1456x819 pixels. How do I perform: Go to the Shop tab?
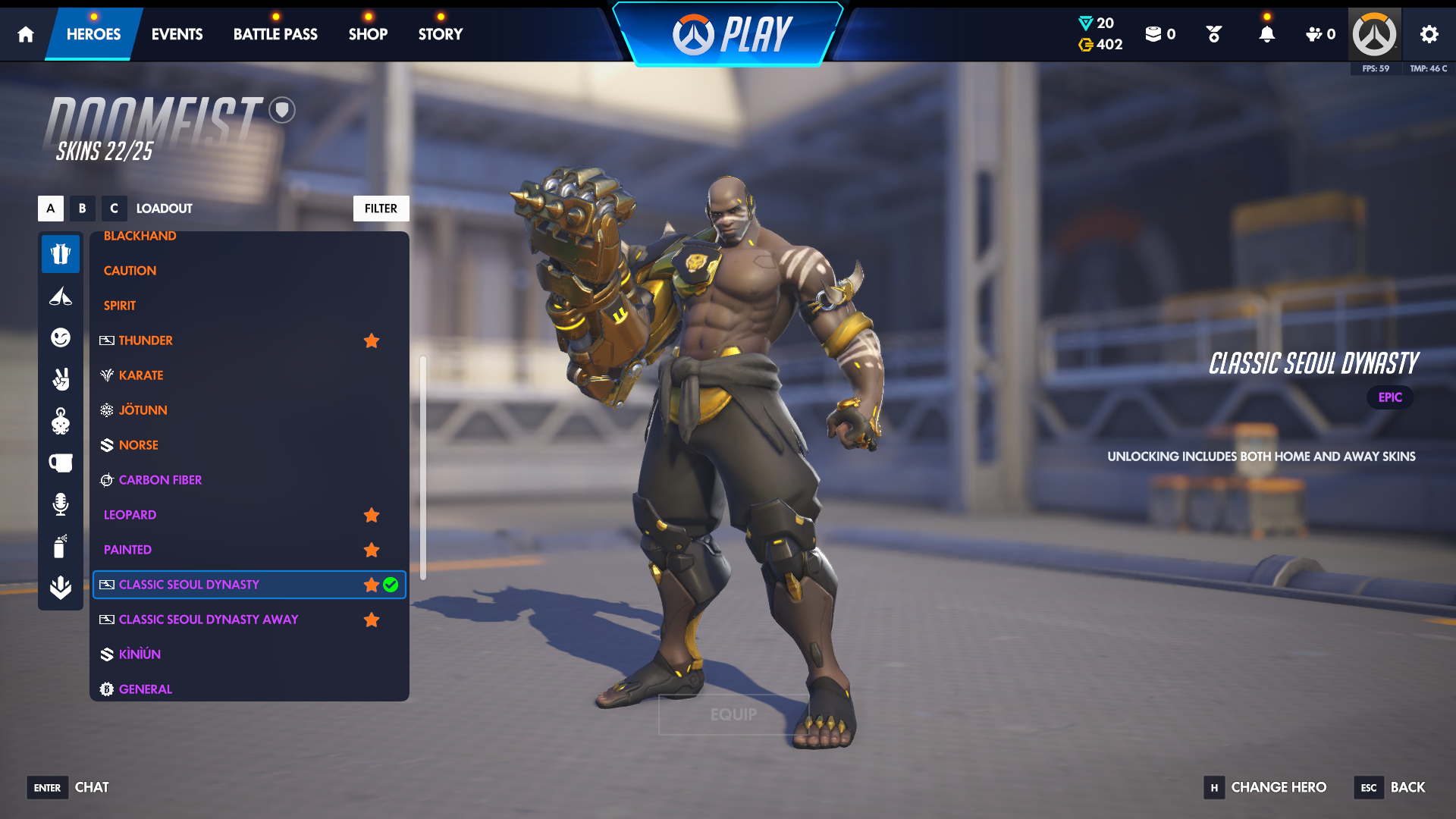pyautogui.click(x=368, y=34)
